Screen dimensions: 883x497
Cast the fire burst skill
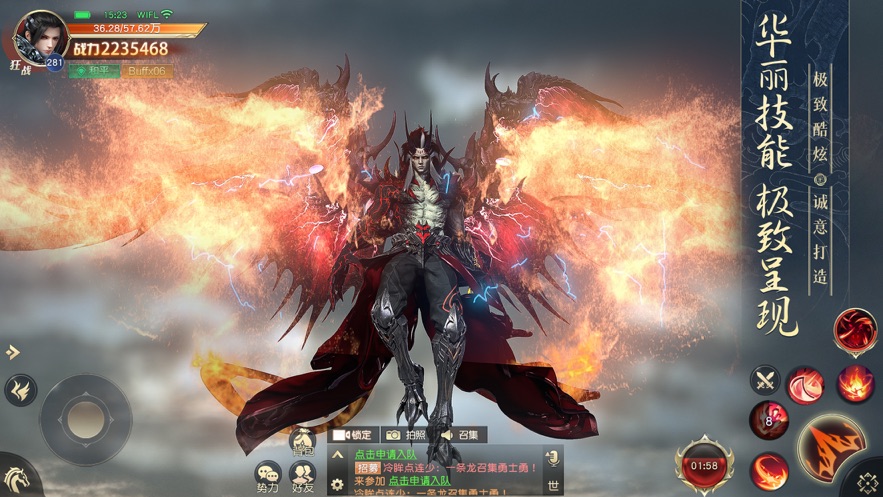click(855, 381)
